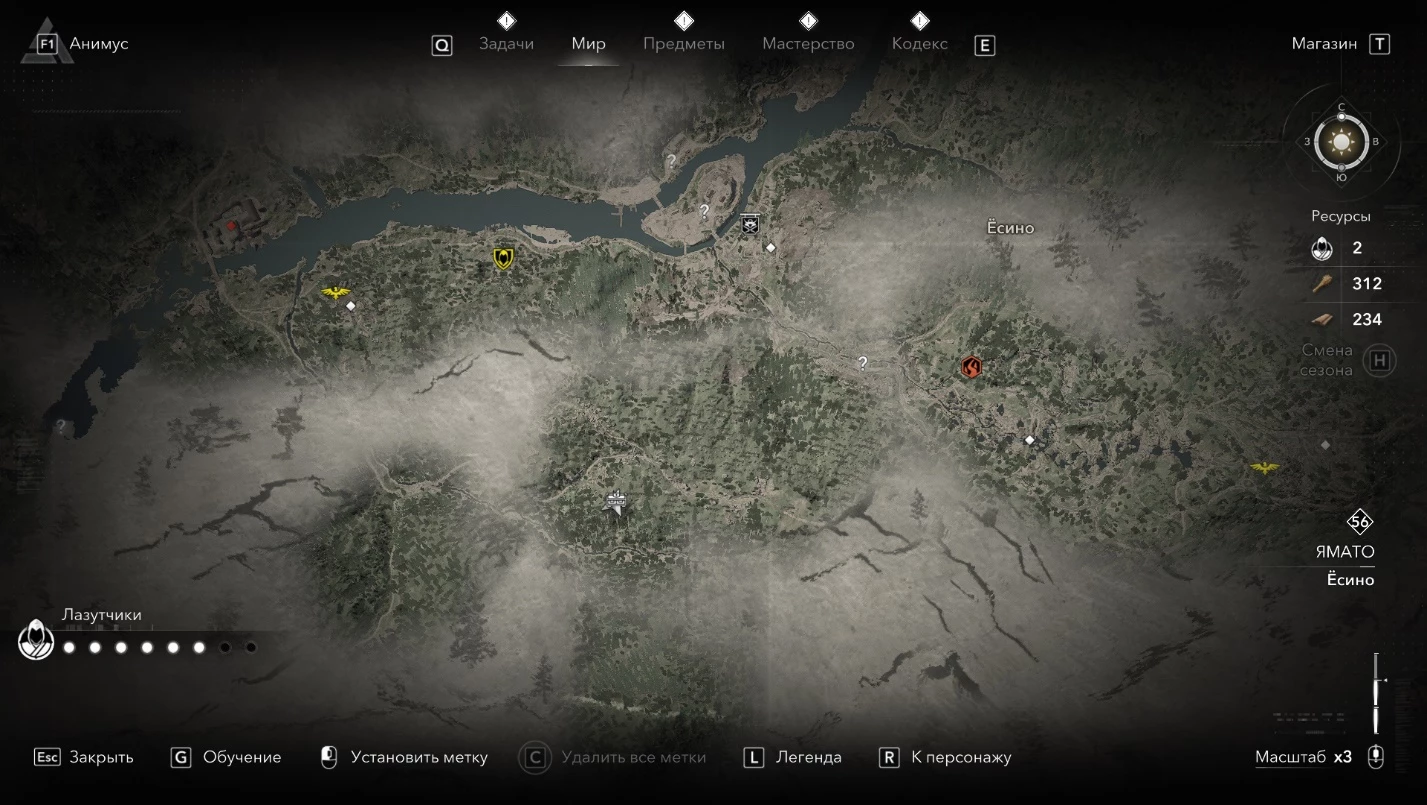1427x805 pixels.
Task: Go to the Мастерство tab
Action: click(808, 44)
